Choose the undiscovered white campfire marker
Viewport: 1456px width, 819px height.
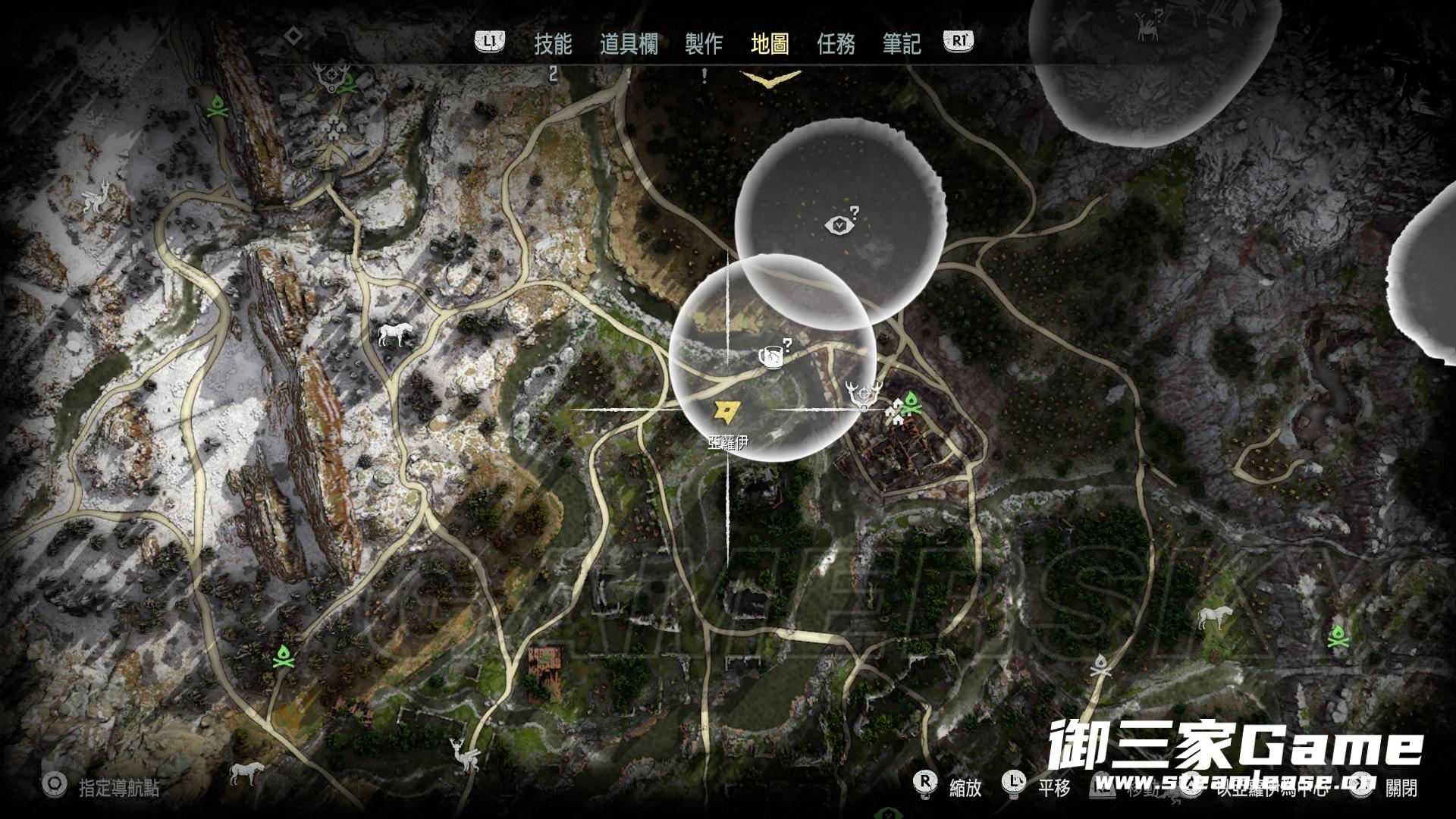(x=1100, y=668)
